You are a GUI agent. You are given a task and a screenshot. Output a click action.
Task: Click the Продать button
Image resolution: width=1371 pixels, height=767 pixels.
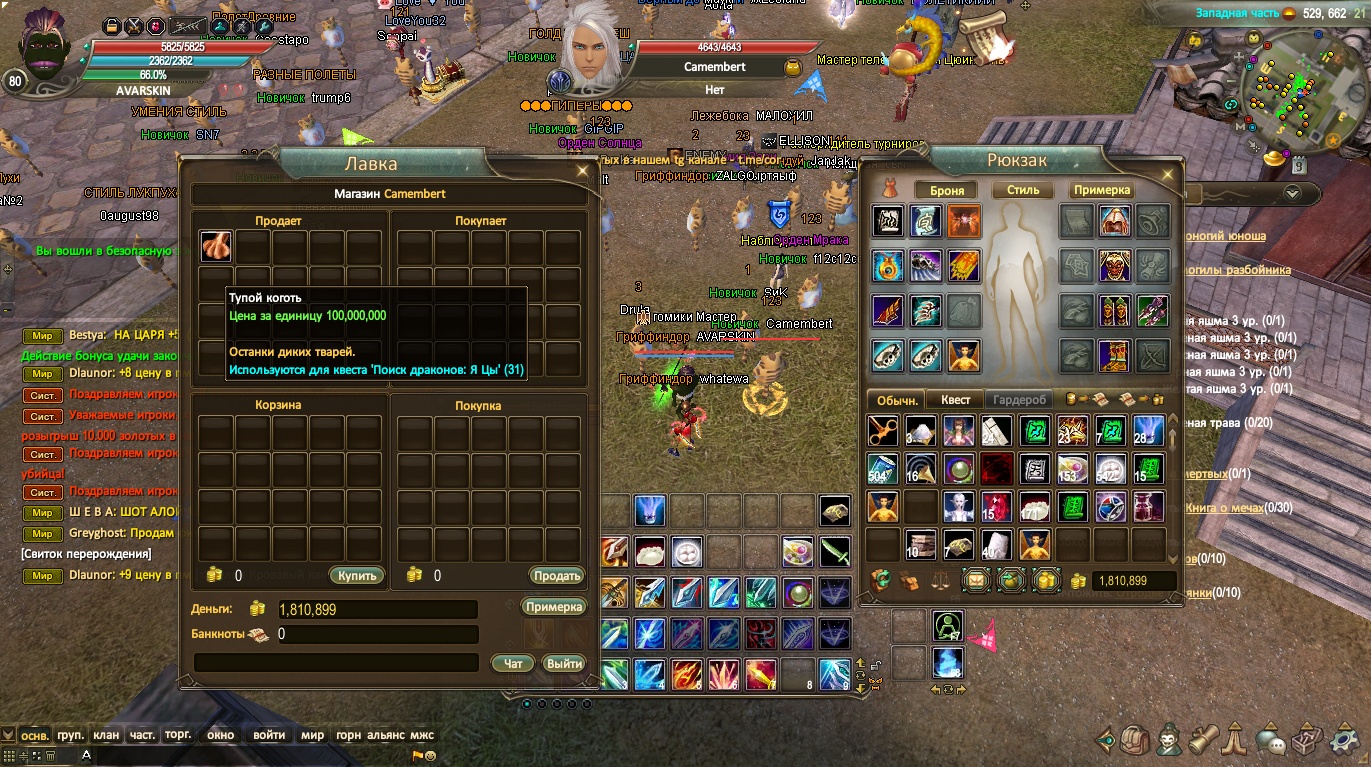tap(556, 575)
